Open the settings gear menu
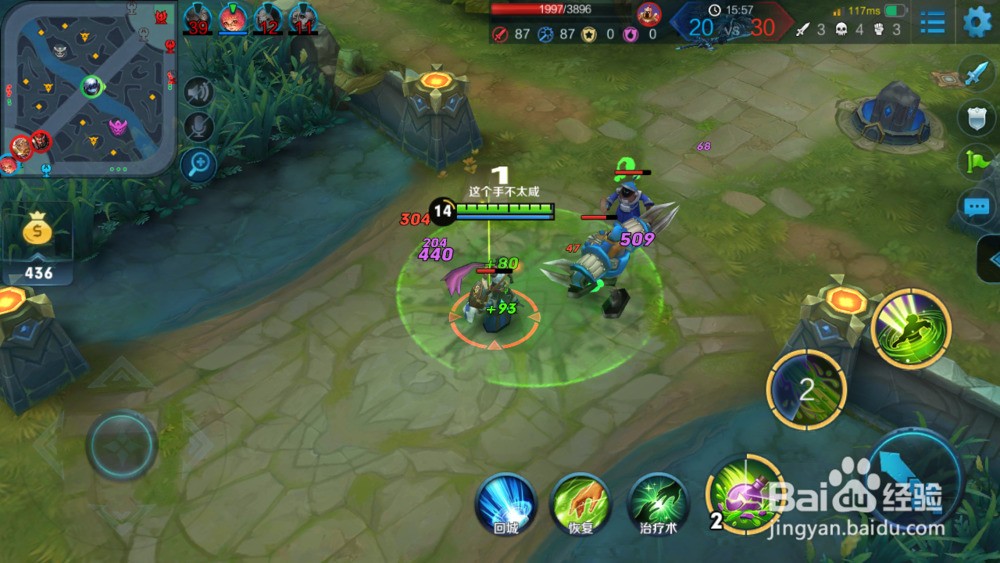Viewport: 1000px width, 563px height. coord(977,21)
